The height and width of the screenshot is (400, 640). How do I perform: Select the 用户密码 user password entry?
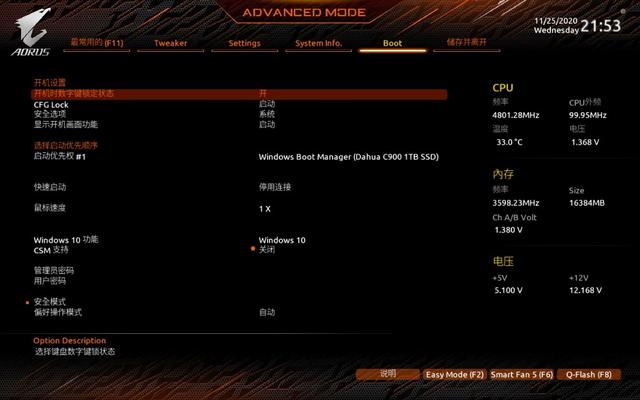coord(50,281)
